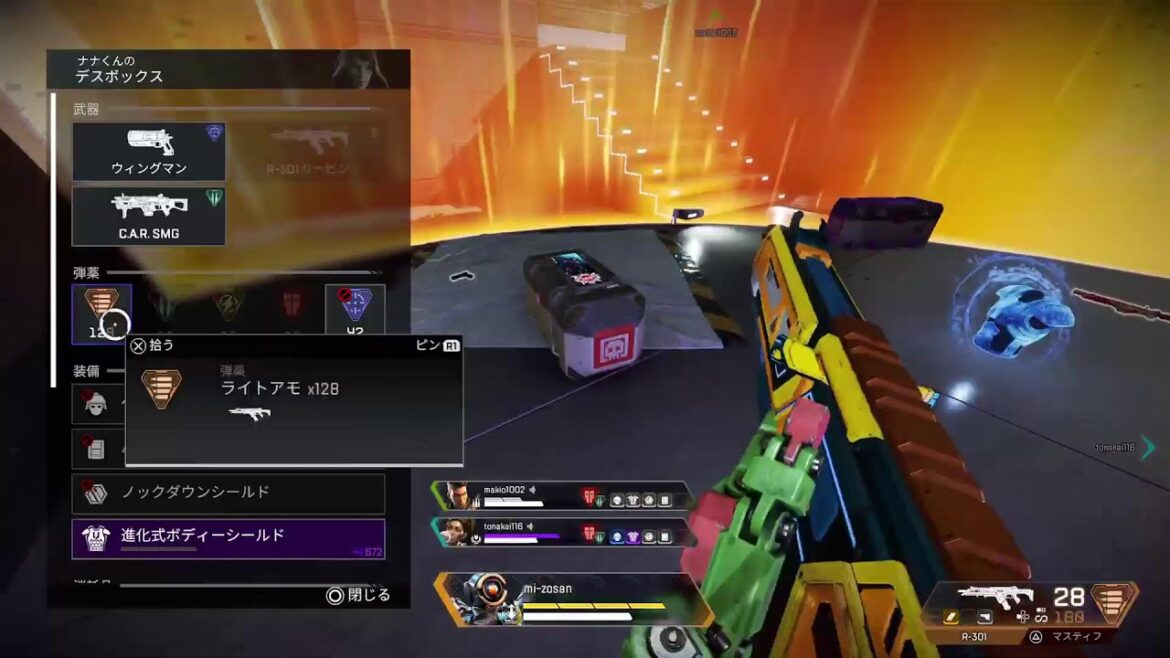
Task: Select the equipped R-301 weapon icon
Action: tap(996, 599)
